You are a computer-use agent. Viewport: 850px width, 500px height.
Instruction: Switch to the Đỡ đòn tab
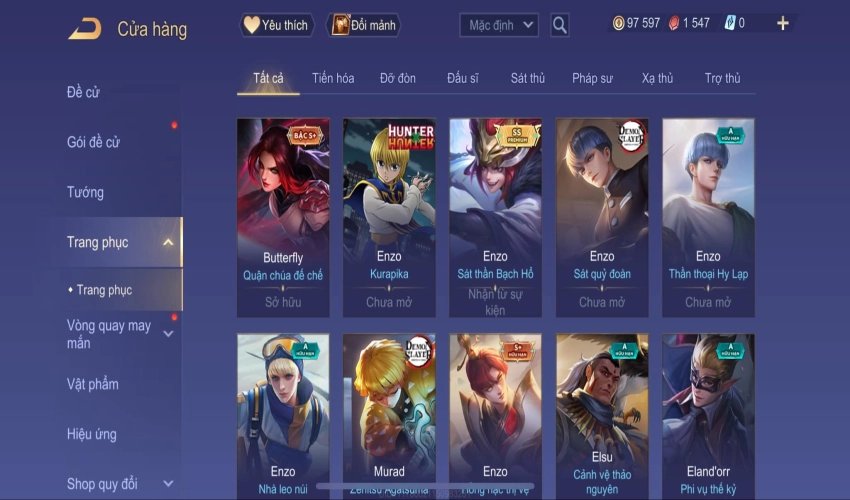click(x=398, y=78)
